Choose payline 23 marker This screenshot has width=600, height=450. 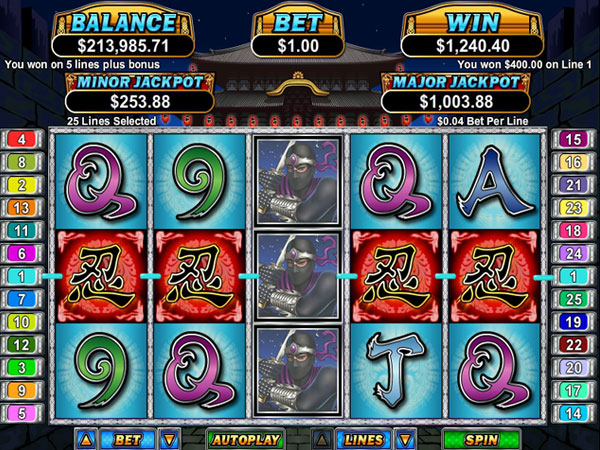(x=574, y=207)
